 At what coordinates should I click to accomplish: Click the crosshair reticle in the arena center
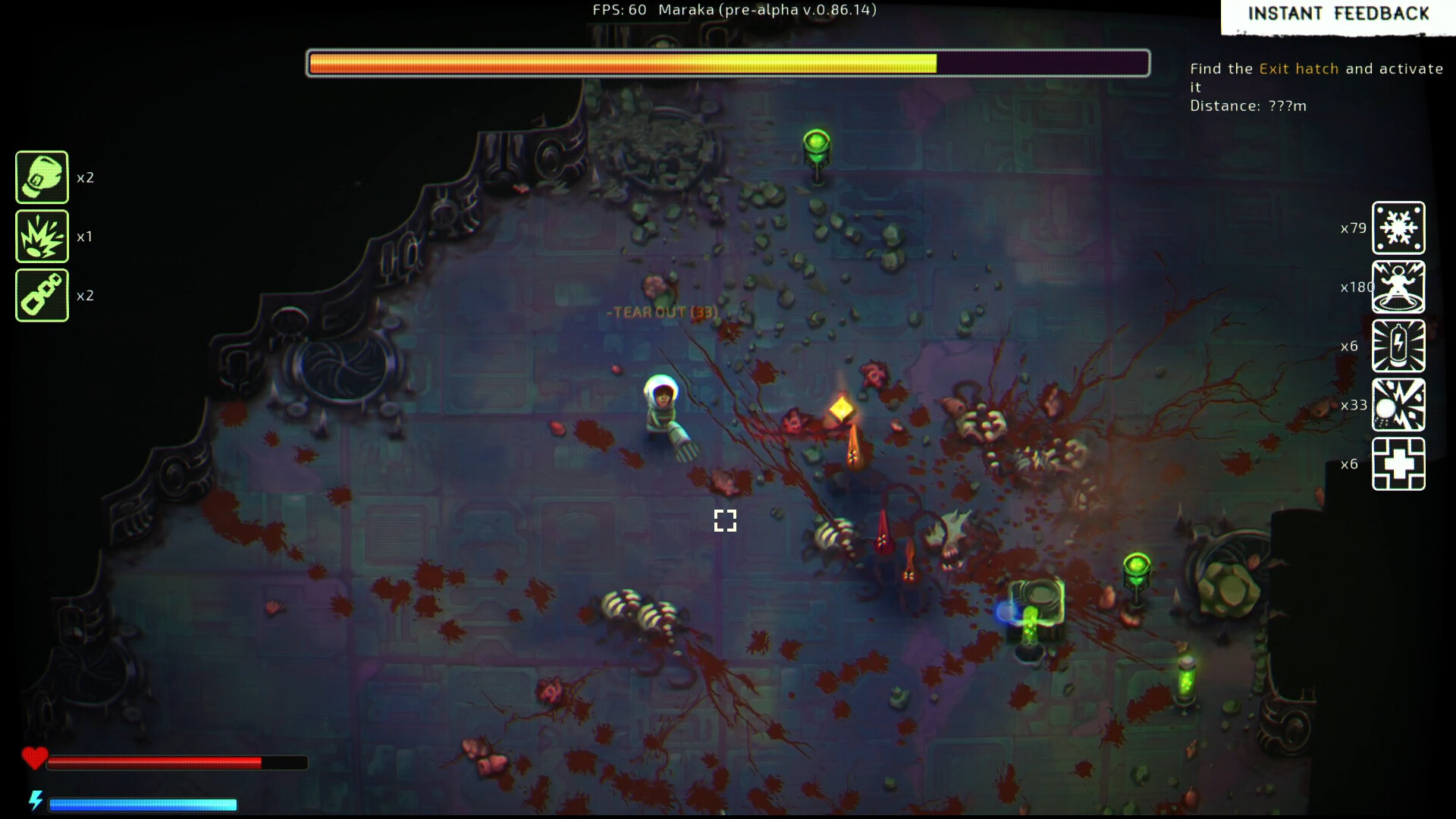tap(725, 521)
